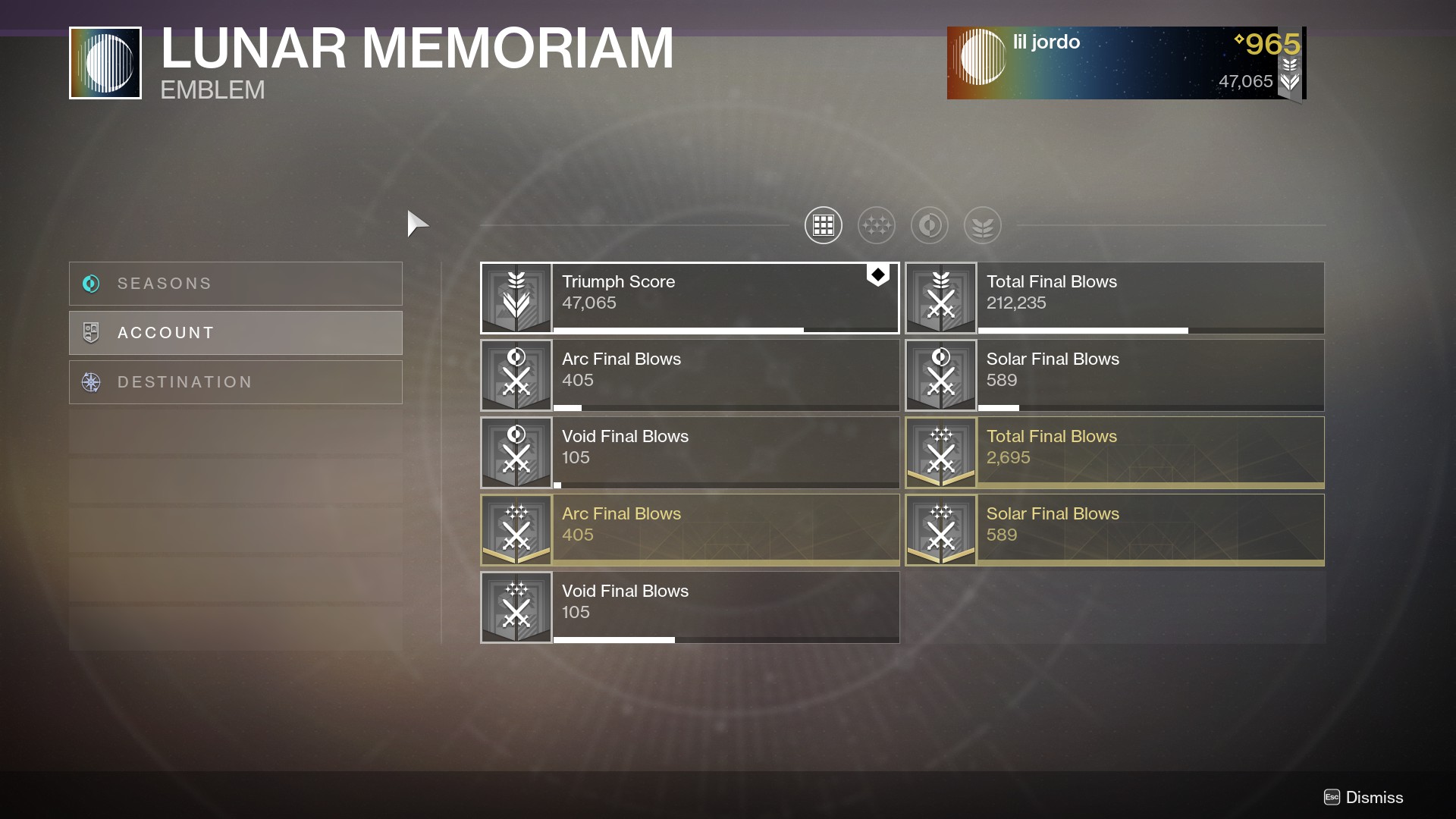Screen dimensions: 1456x819
Task: Expand the Total Final Blows 2,695 entry
Action: pos(1113,452)
